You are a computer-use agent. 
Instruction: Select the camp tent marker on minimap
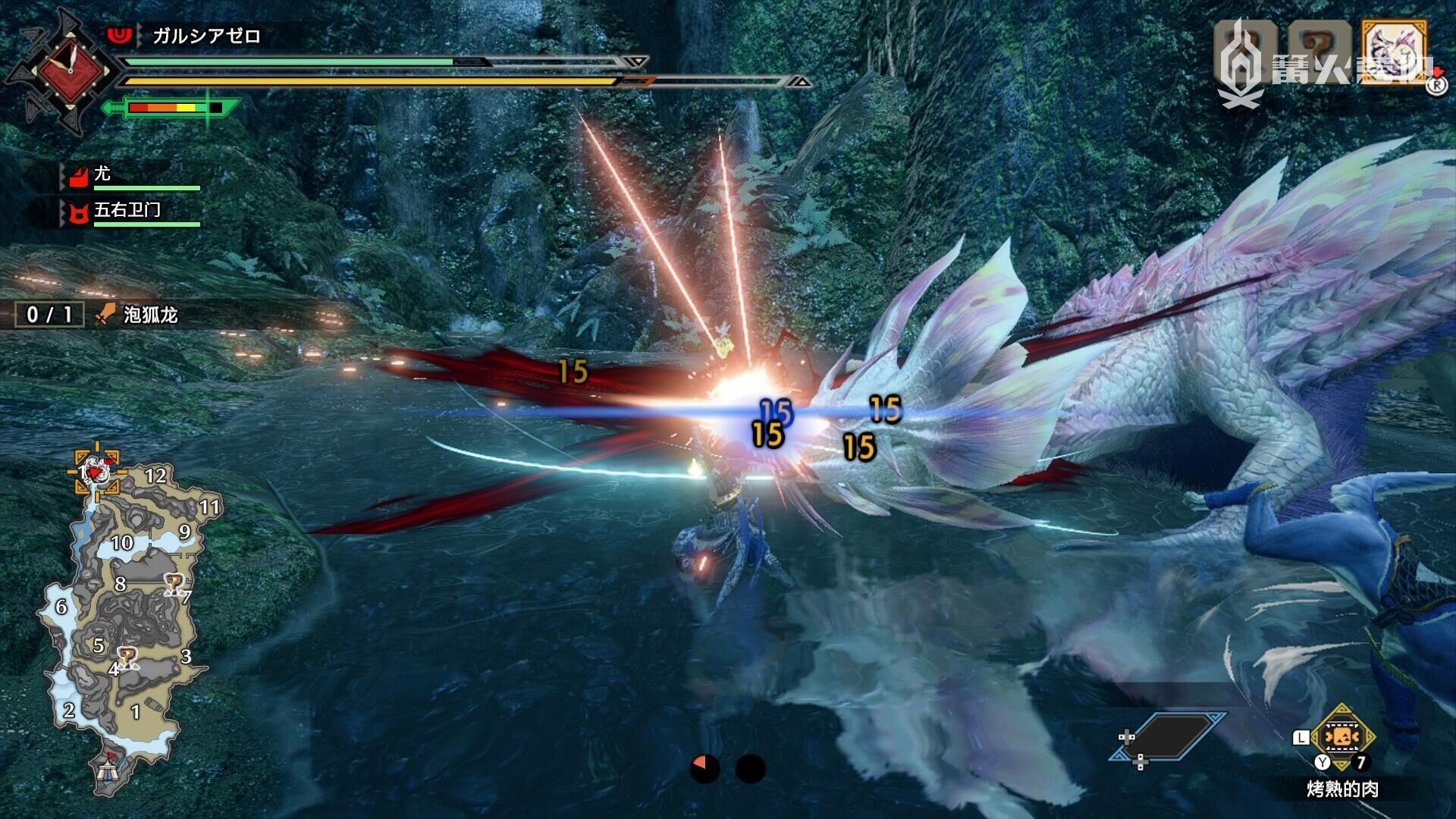coord(107,770)
